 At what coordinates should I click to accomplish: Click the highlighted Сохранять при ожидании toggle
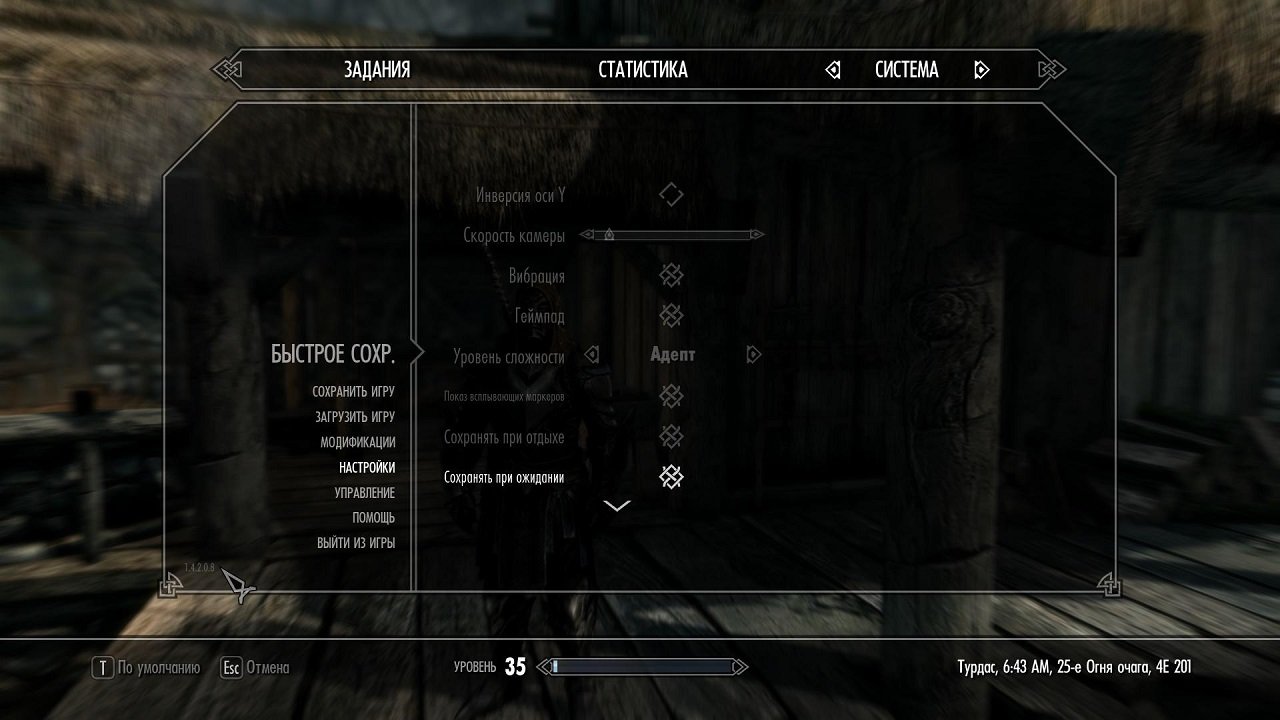point(670,477)
